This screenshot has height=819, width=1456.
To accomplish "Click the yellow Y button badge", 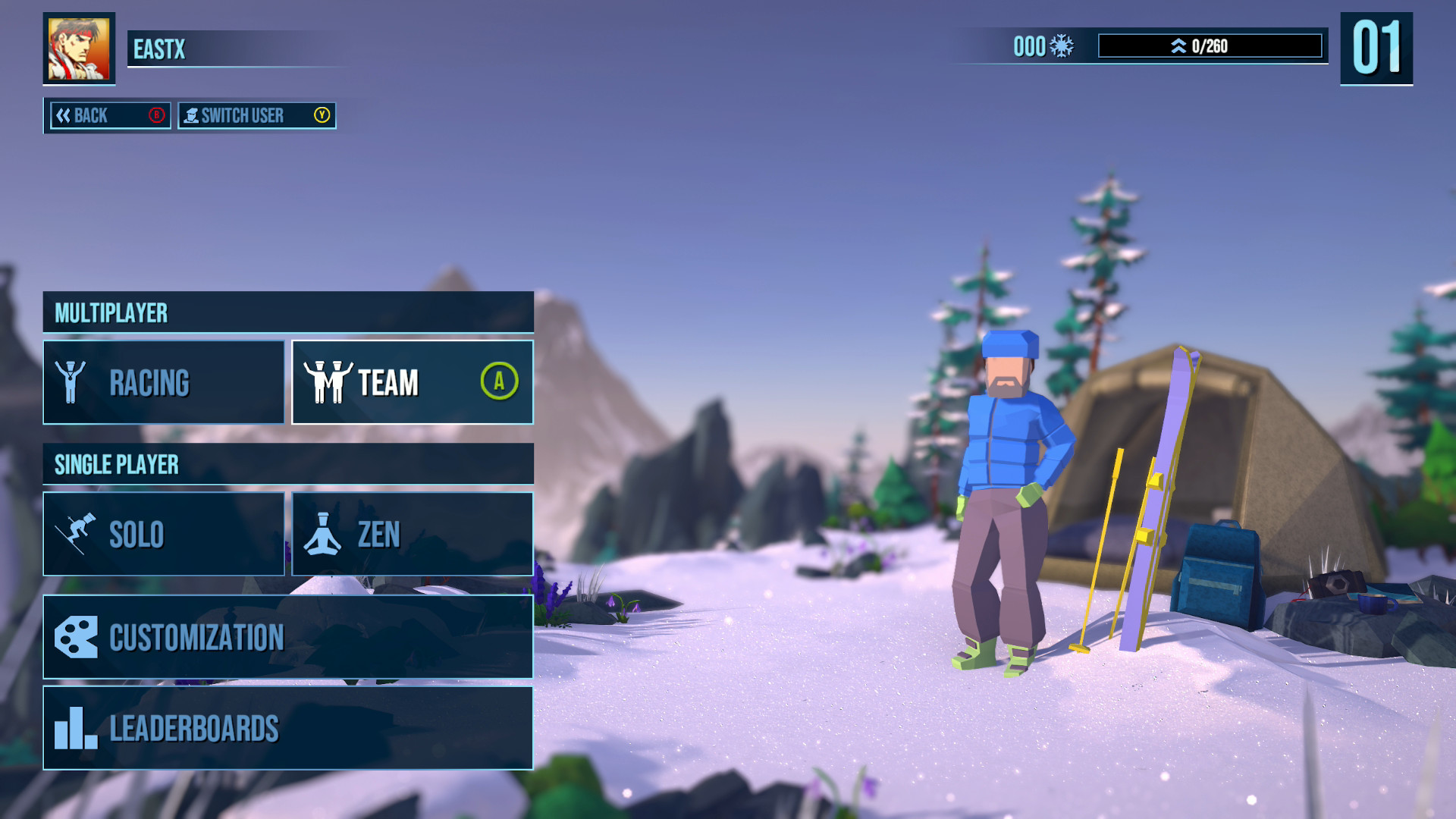I will click(321, 116).
